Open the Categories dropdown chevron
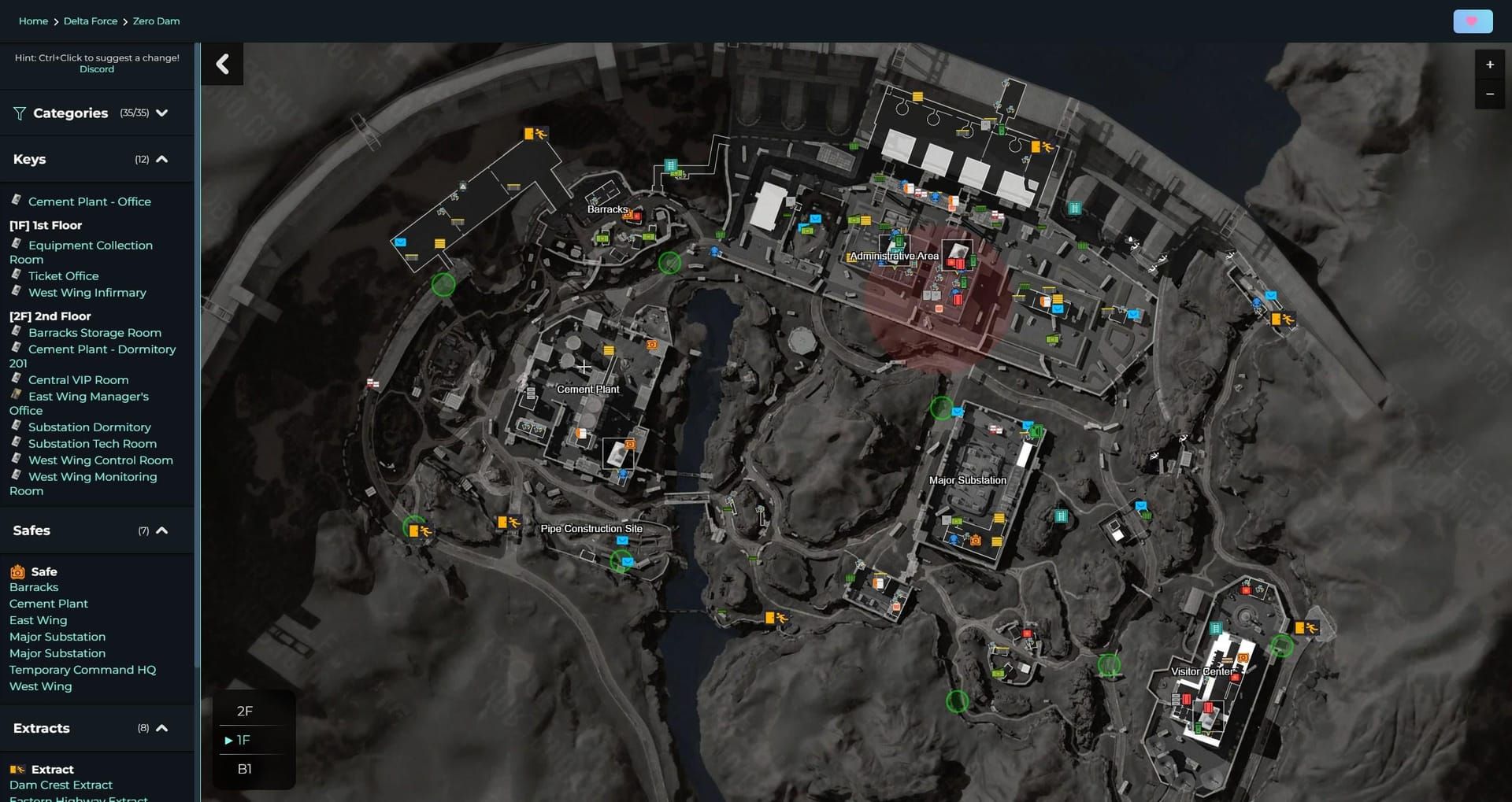The width and height of the screenshot is (1512, 802). point(162,113)
